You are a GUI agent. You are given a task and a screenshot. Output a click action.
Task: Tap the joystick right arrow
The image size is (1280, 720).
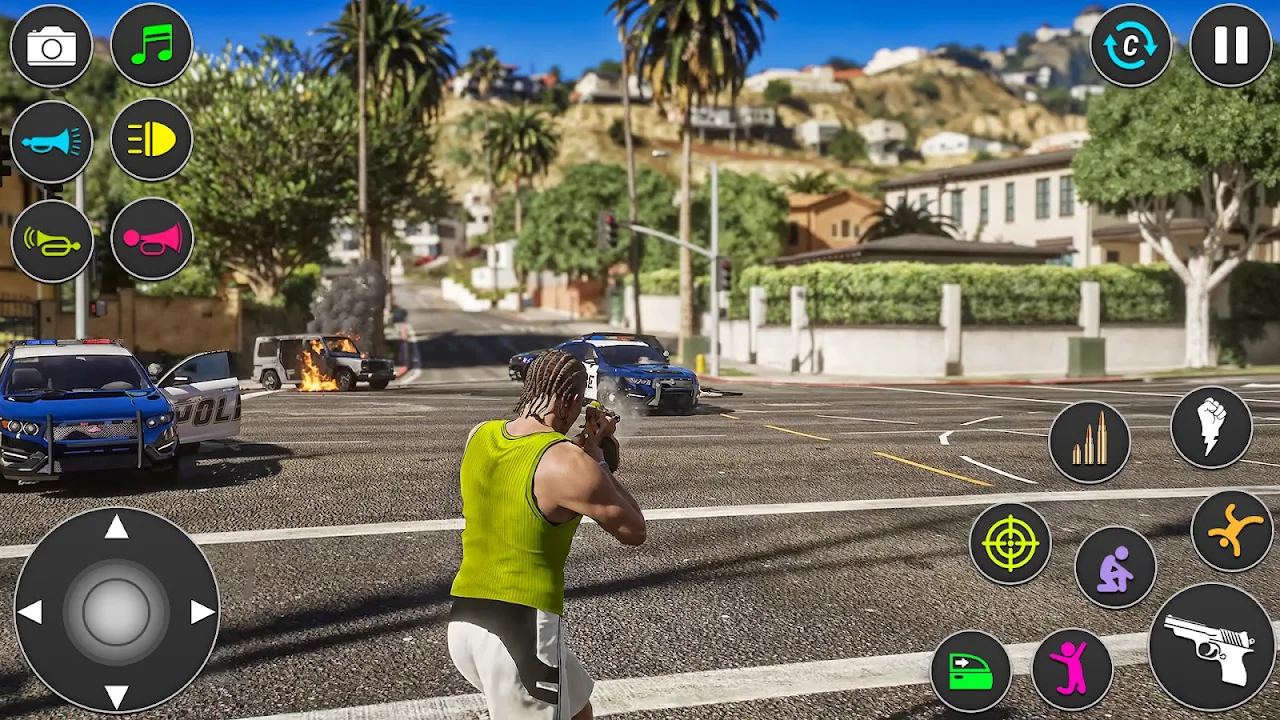tap(203, 612)
